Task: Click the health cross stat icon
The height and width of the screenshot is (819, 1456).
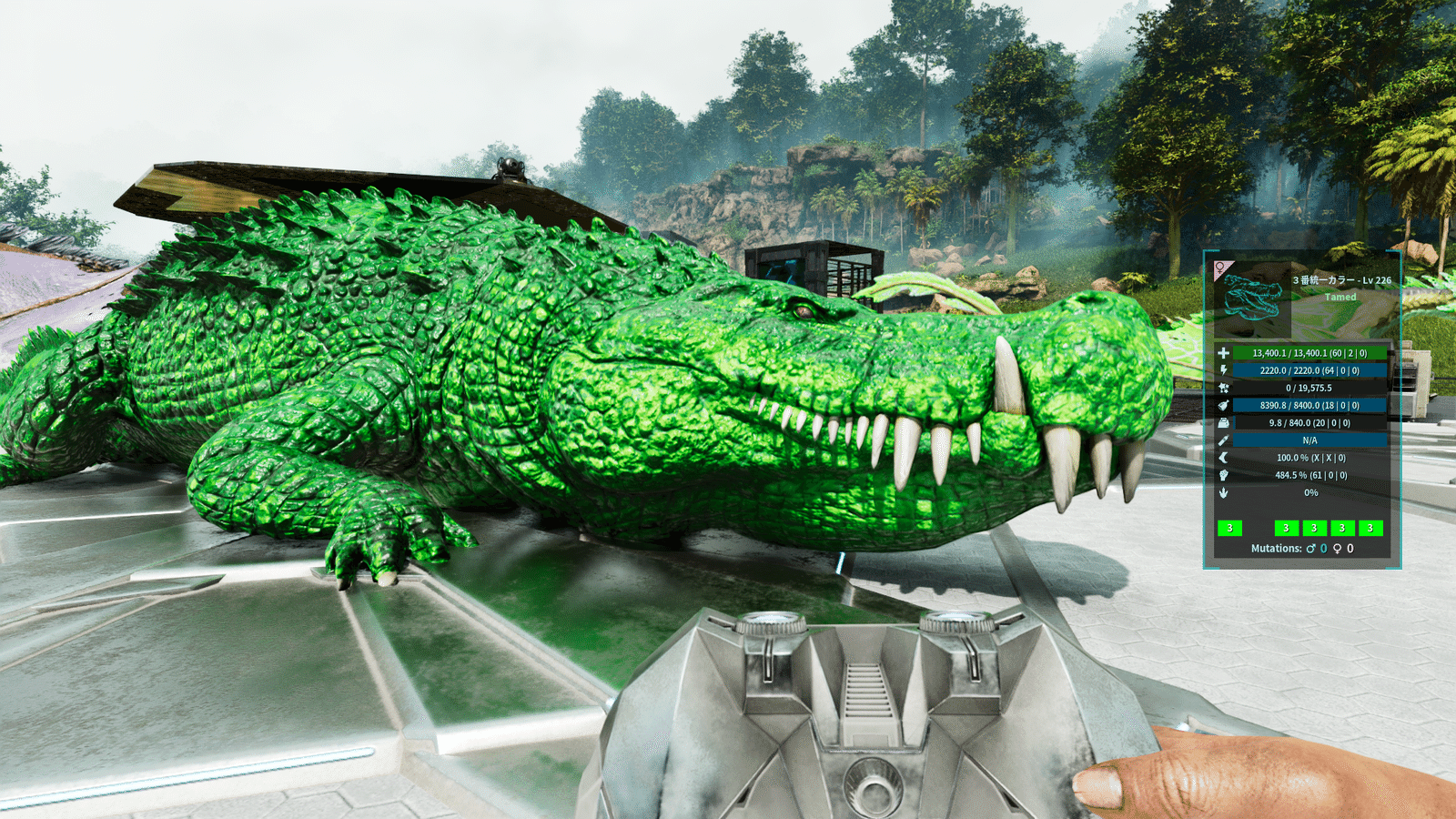Action: click(x=1223, y=353)
